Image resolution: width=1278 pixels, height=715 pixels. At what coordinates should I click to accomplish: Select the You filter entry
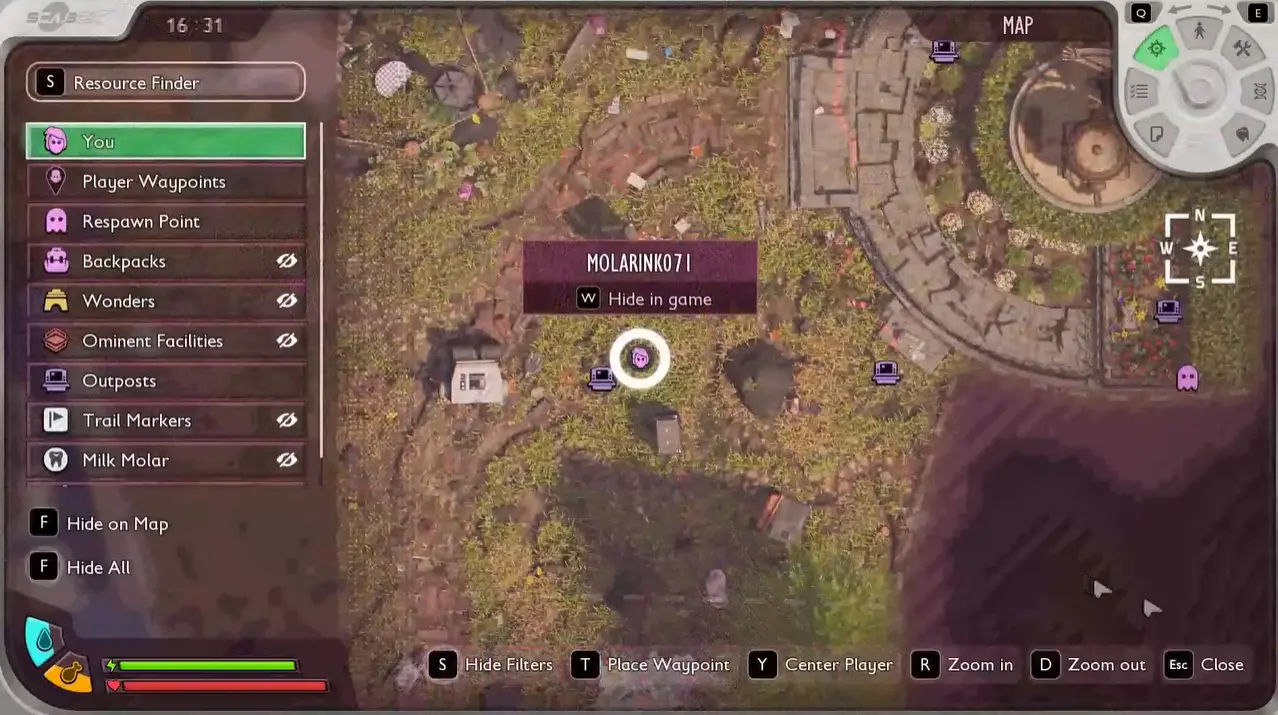point(165,141)
